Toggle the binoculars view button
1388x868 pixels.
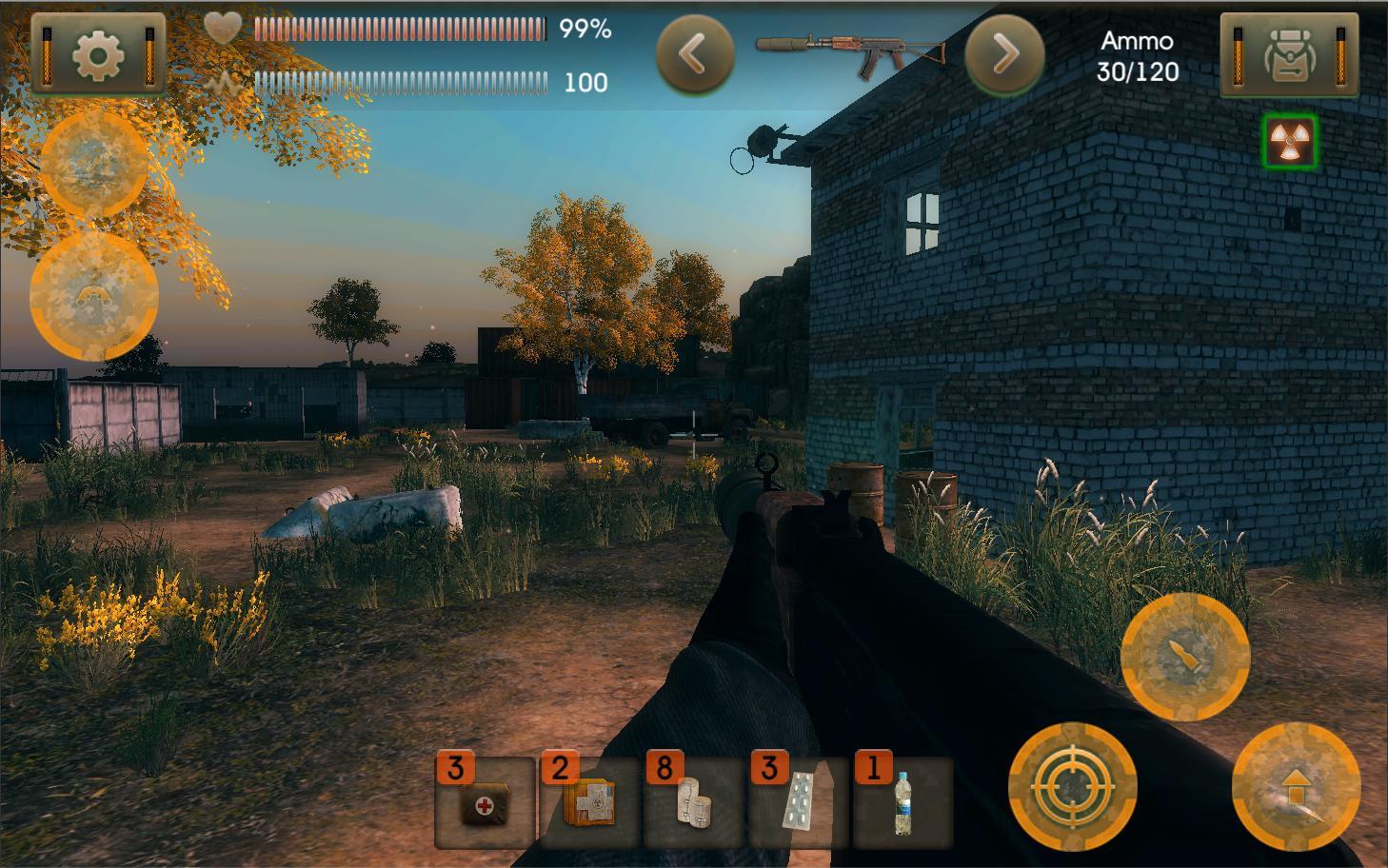[x=95, y=295]
